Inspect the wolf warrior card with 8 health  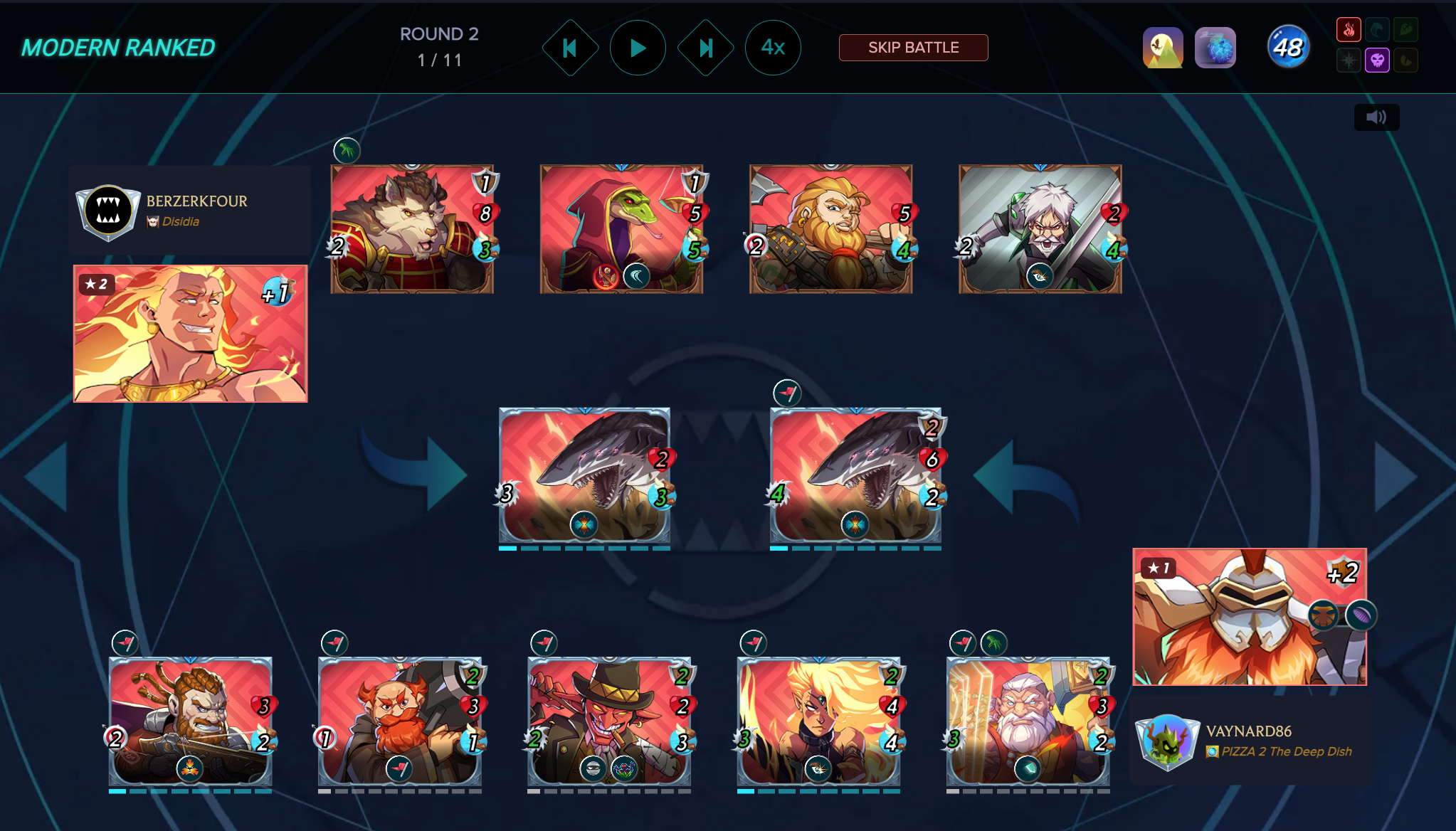tap(412, 229)
